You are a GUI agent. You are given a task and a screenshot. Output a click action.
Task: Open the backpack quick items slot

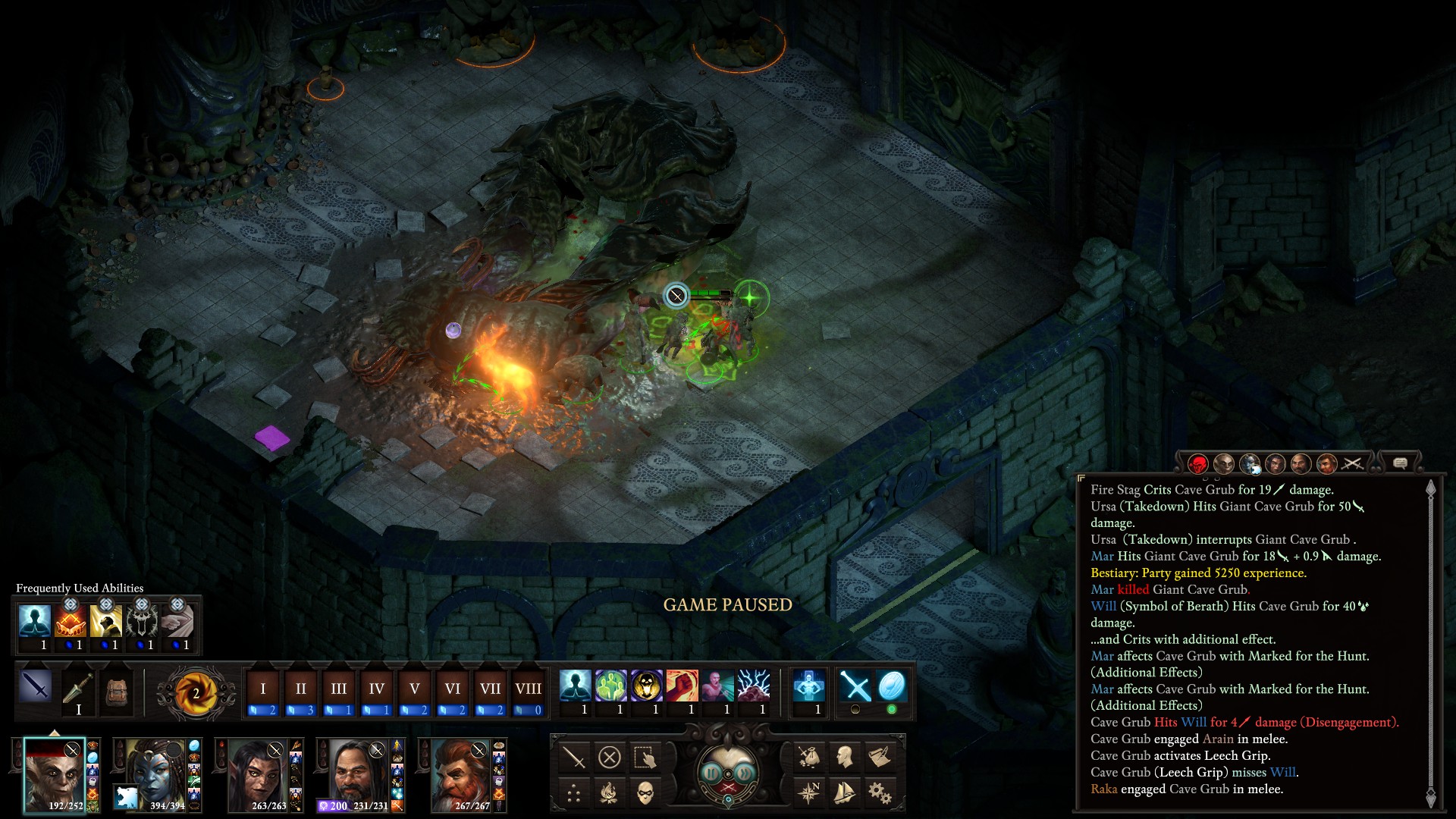tap(116, 692)
